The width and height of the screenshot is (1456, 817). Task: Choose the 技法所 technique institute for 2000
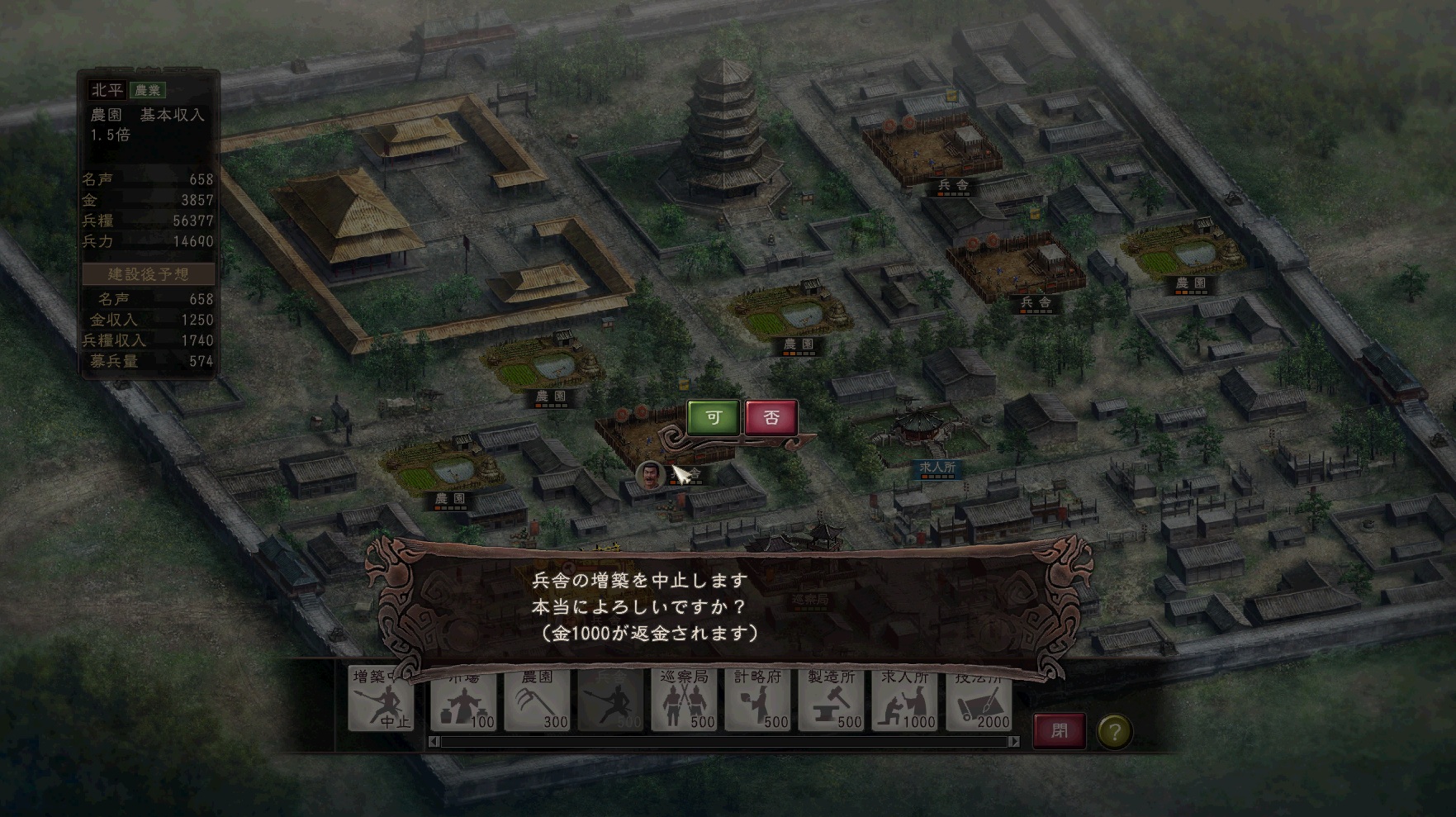coord(979,701)
